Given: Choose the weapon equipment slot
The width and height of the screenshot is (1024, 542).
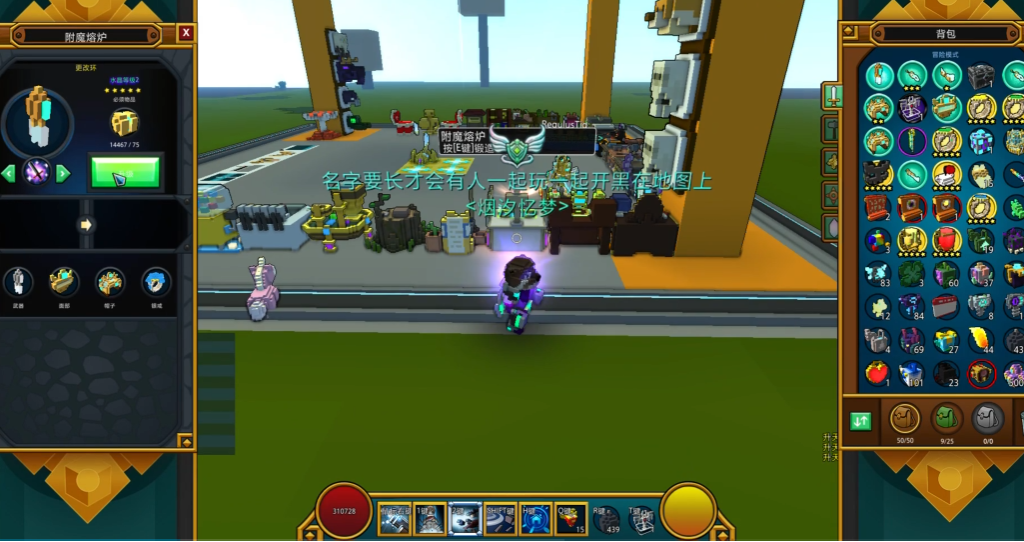Looking at the screenshot, I should [x=18, y=283].
